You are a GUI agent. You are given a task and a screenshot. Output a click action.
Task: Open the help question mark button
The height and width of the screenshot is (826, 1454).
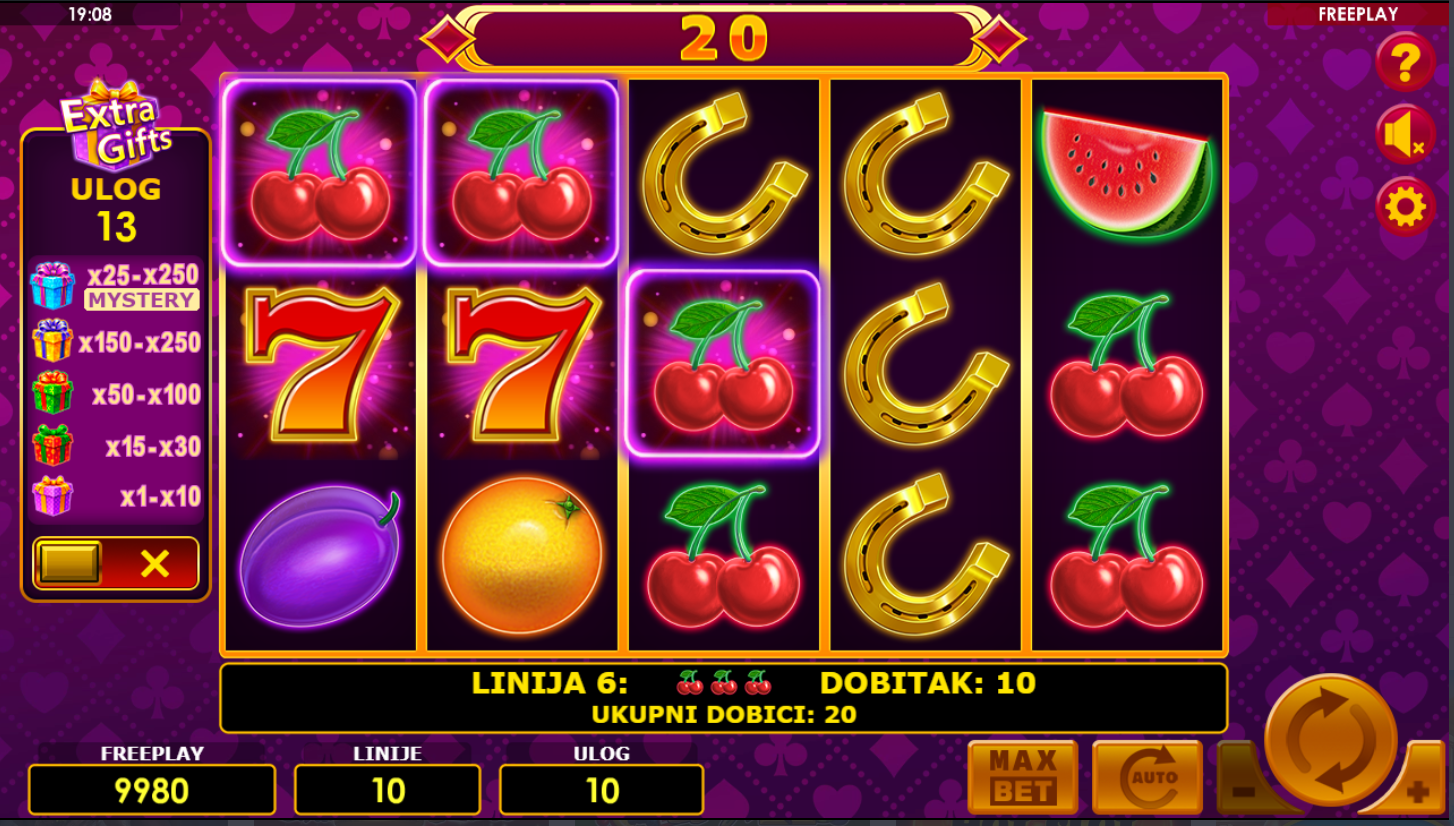click(1405, 63)
